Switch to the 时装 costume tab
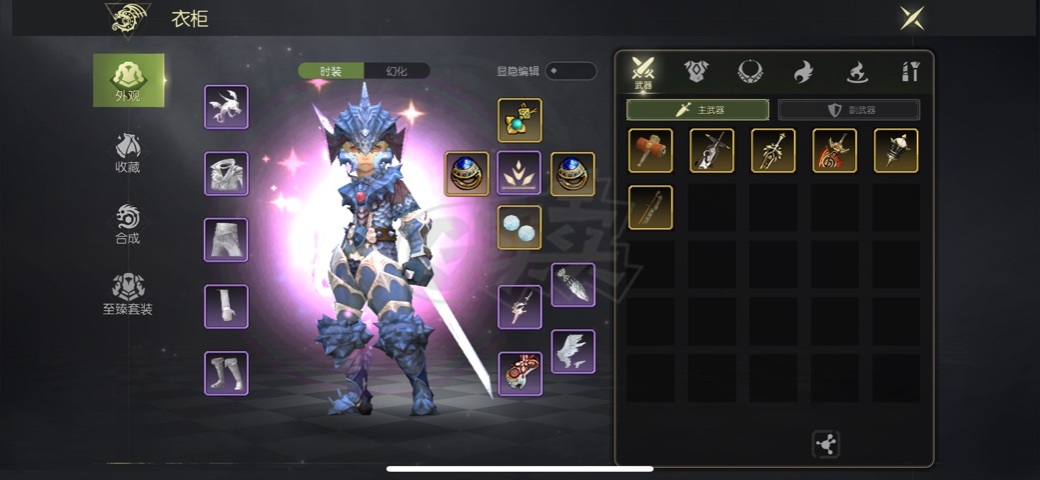1040x480 pixels. [x=331, y=71]
